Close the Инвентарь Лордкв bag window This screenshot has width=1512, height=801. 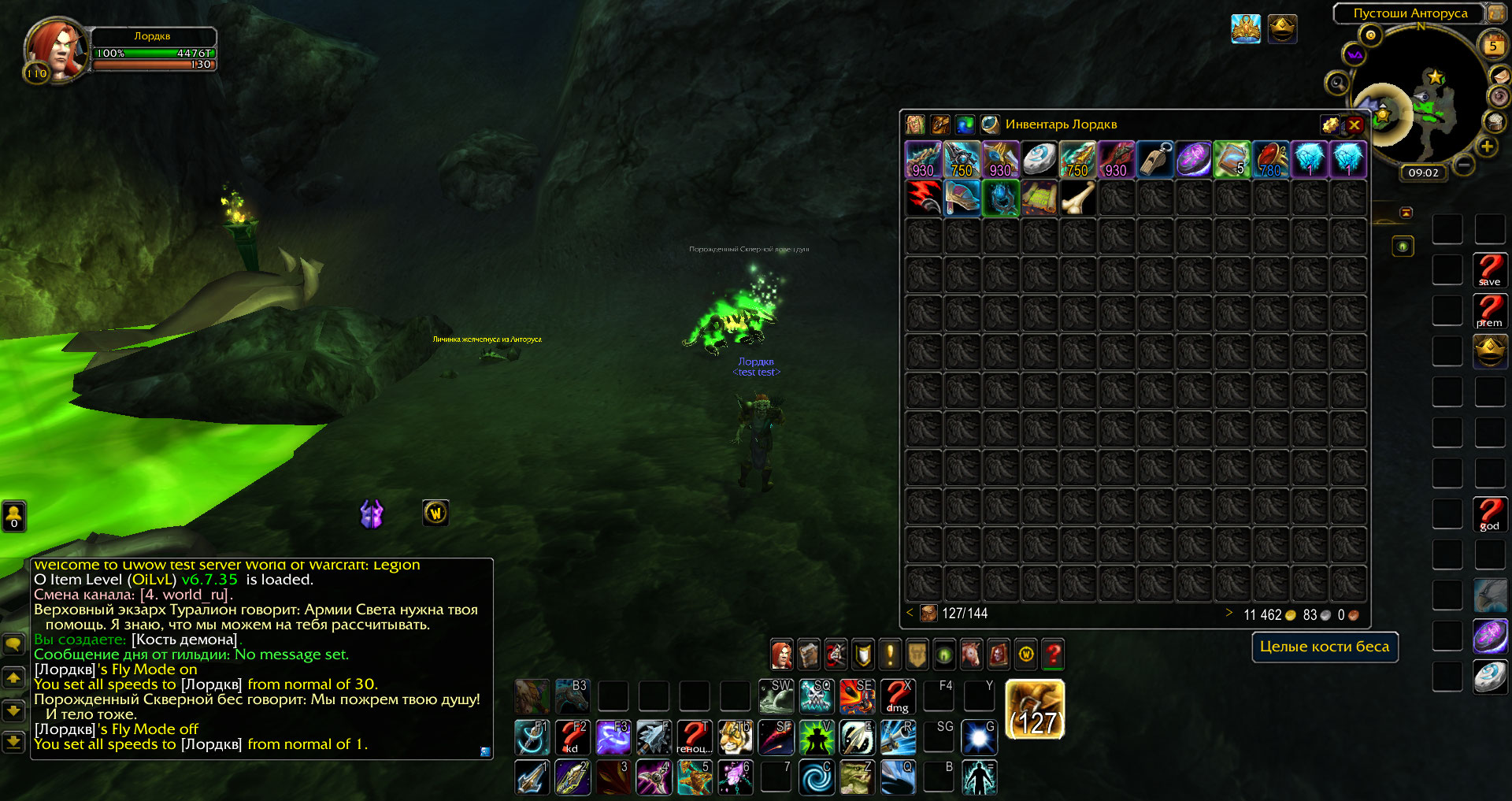click(x=1354, y=124)
